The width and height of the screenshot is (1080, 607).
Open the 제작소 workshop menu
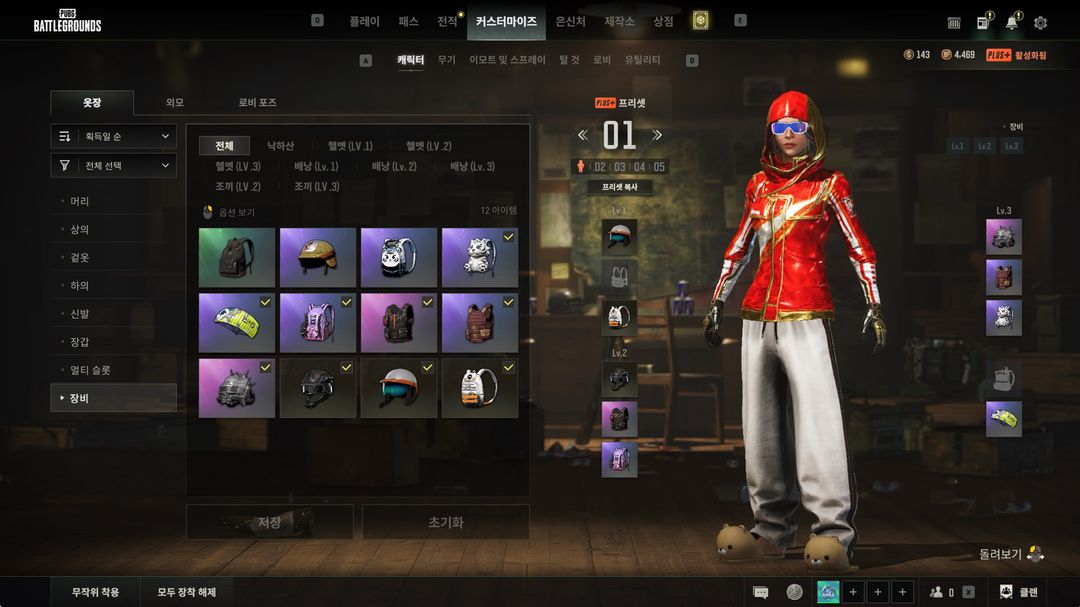[619, 21]
